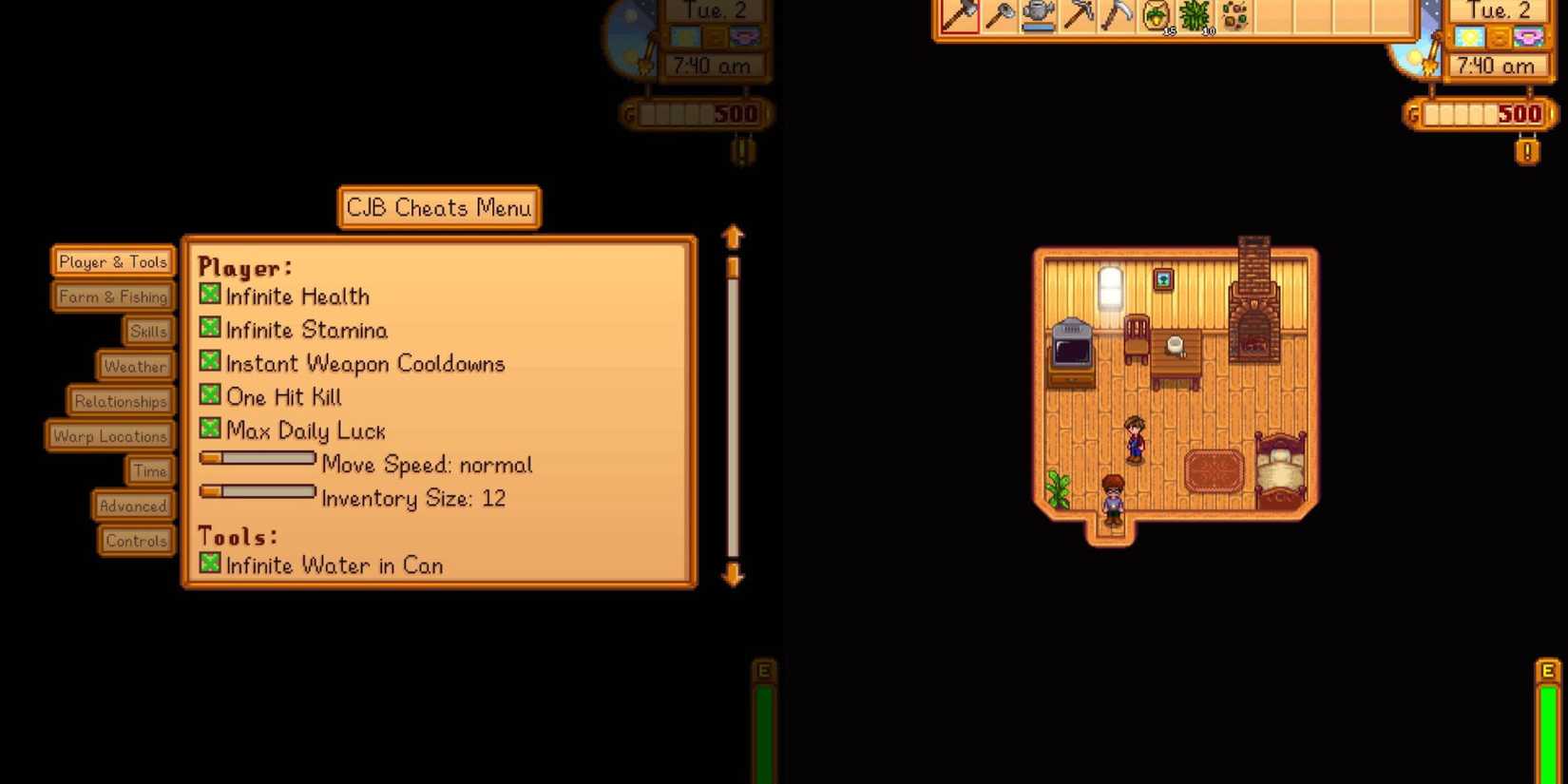Select the axe in the toolbar
The width and height of the screenshot is (1568, 784).
click(958, 13)
